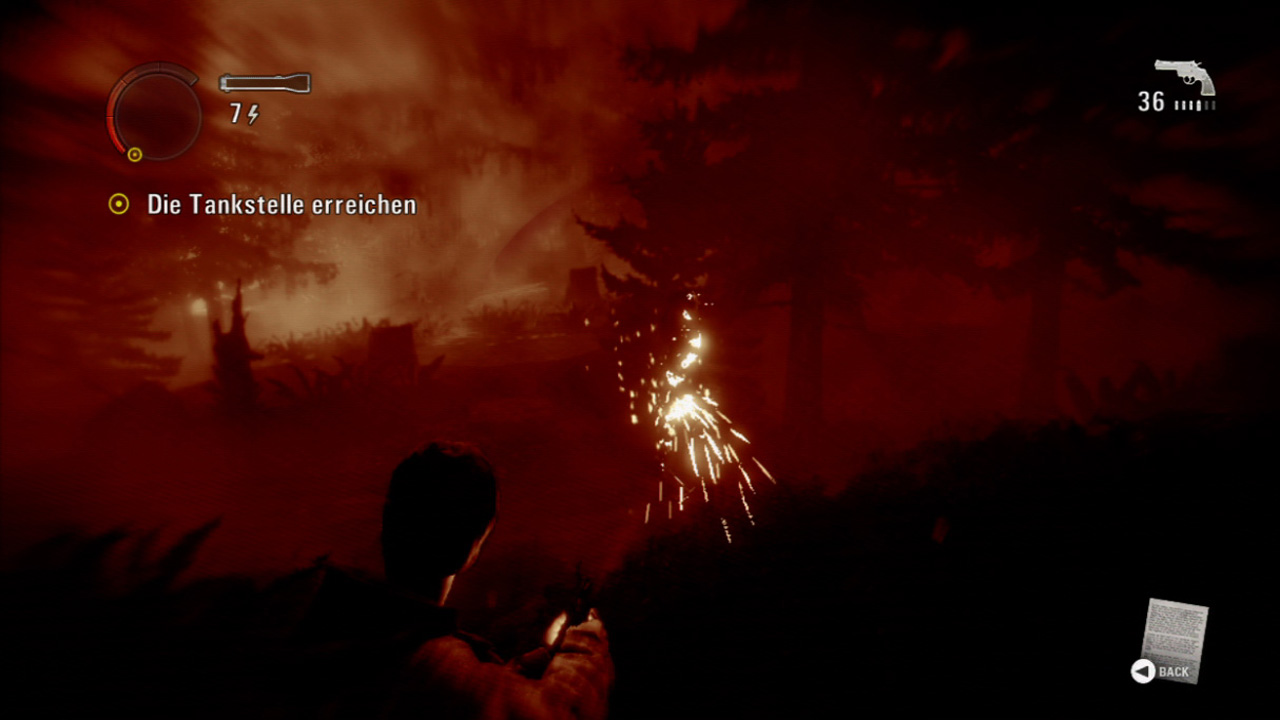
Task: Select the ammo count 36 label
Action: (1149, 102)
